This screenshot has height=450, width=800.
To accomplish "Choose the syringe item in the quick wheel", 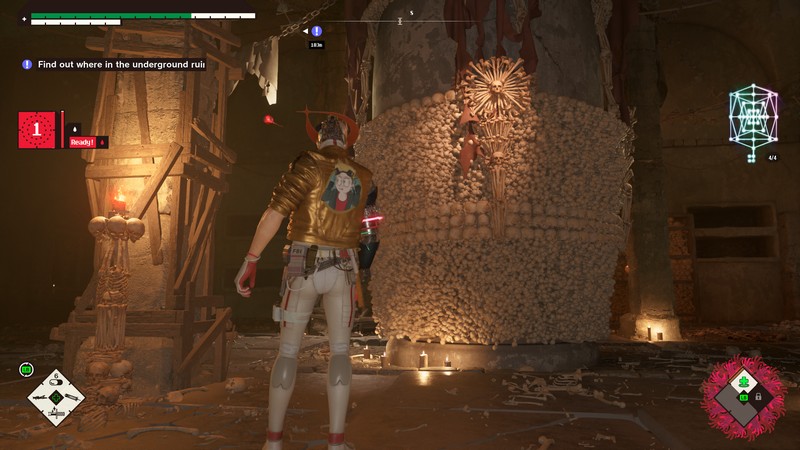I will click(x=74, y=397).
